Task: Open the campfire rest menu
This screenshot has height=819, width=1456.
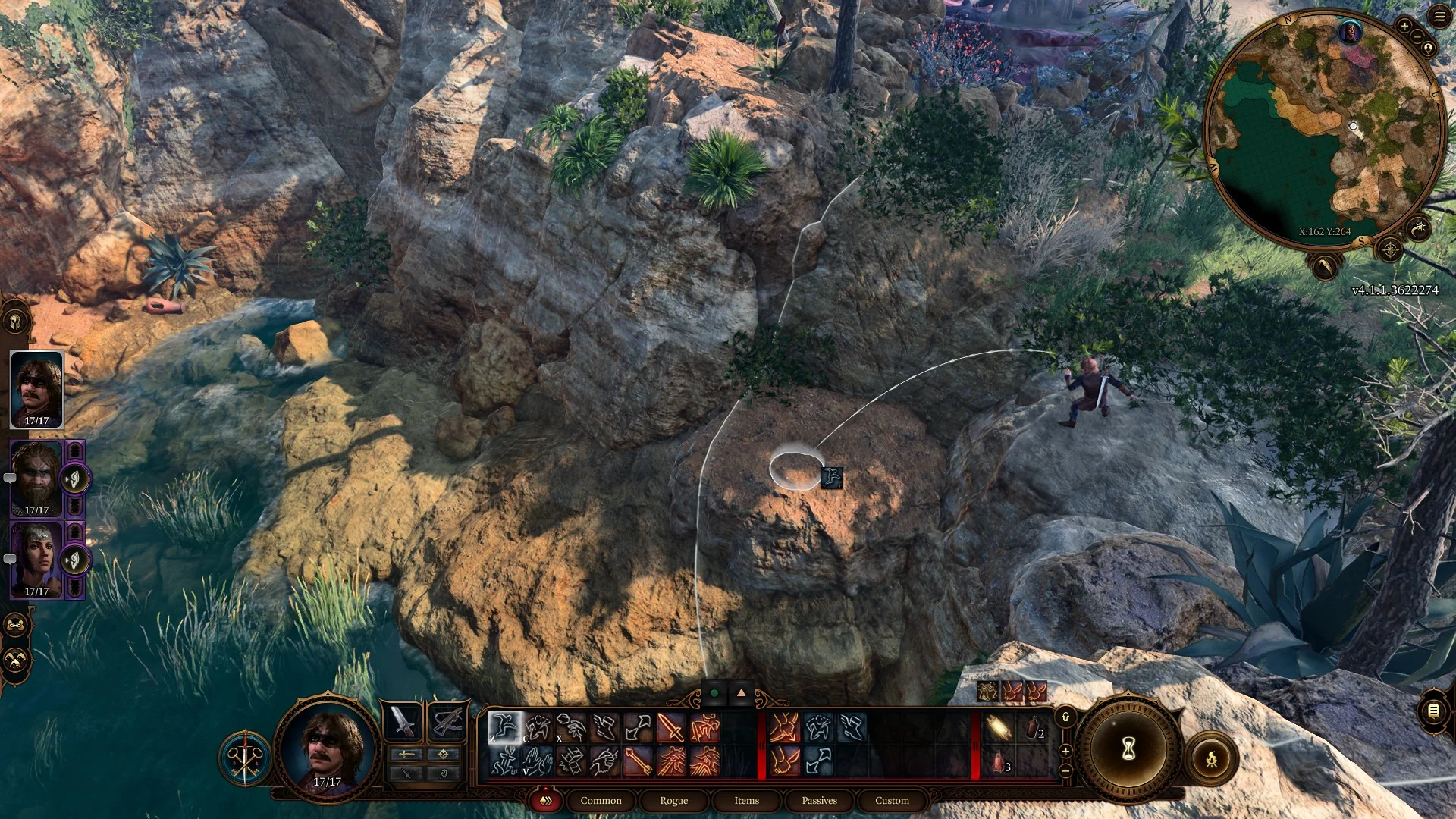Action: pos(1211,758)
